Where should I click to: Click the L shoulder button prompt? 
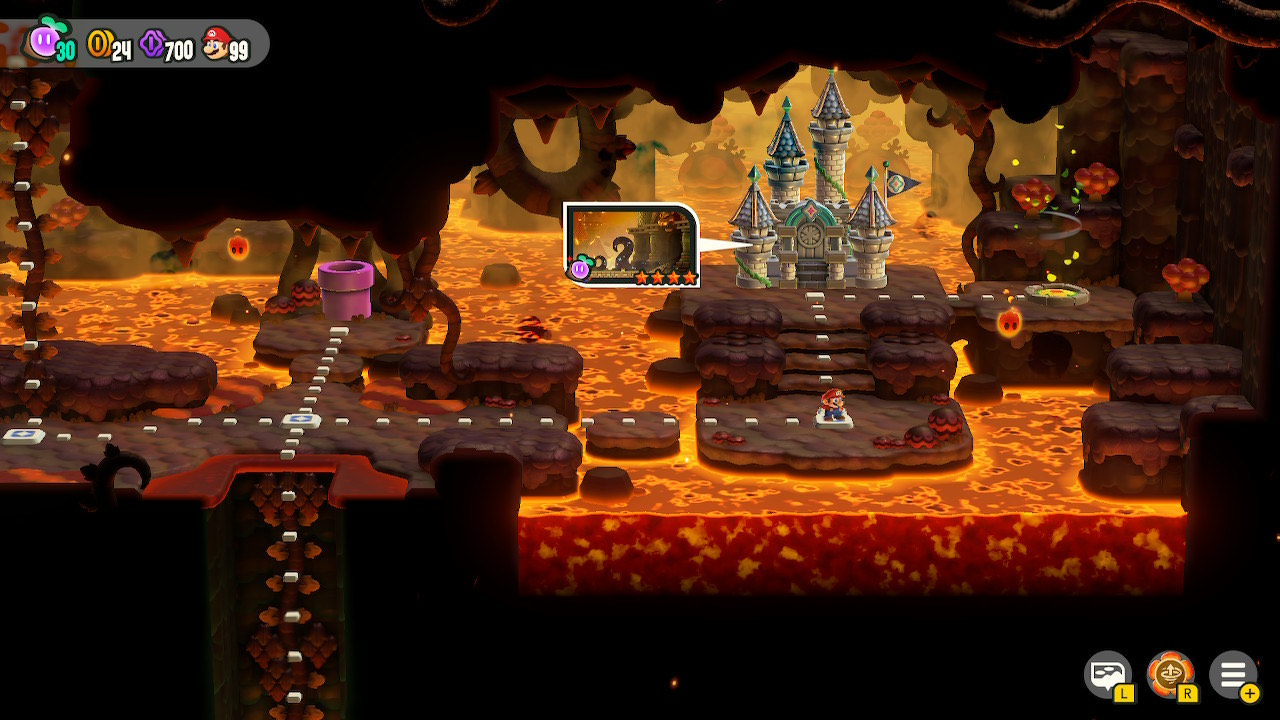1125,692
